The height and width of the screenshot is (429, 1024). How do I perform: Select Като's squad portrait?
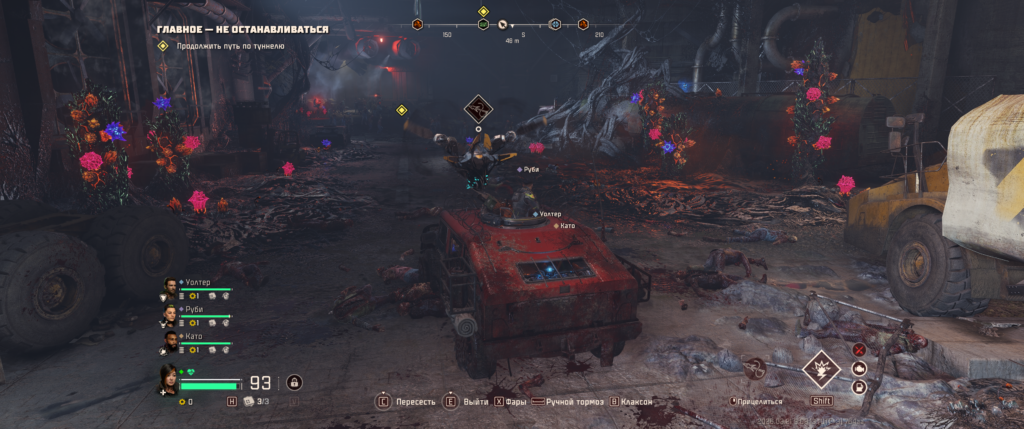169,342
